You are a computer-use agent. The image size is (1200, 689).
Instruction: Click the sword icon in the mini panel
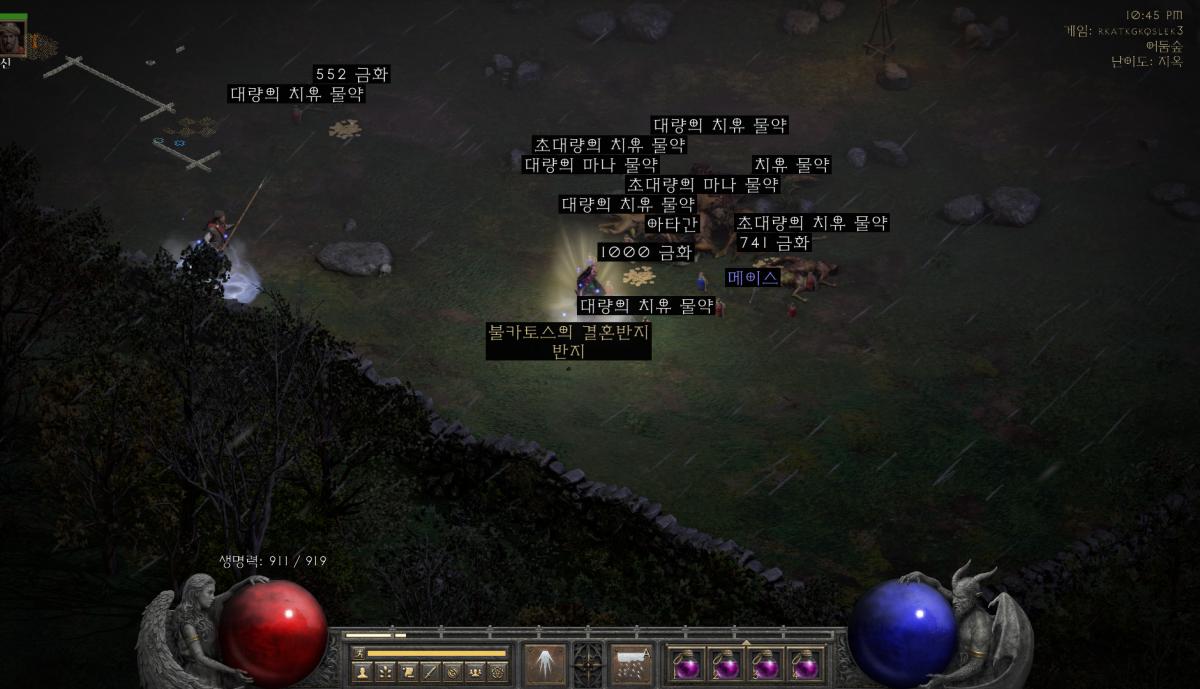(430, 671)
